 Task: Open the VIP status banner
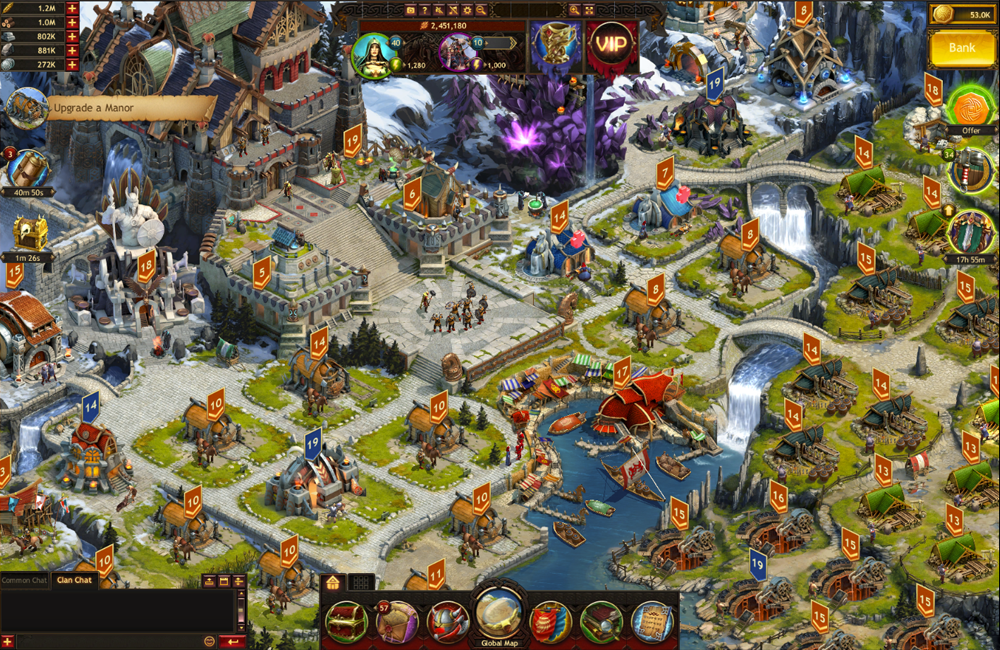tap(612, 47)
